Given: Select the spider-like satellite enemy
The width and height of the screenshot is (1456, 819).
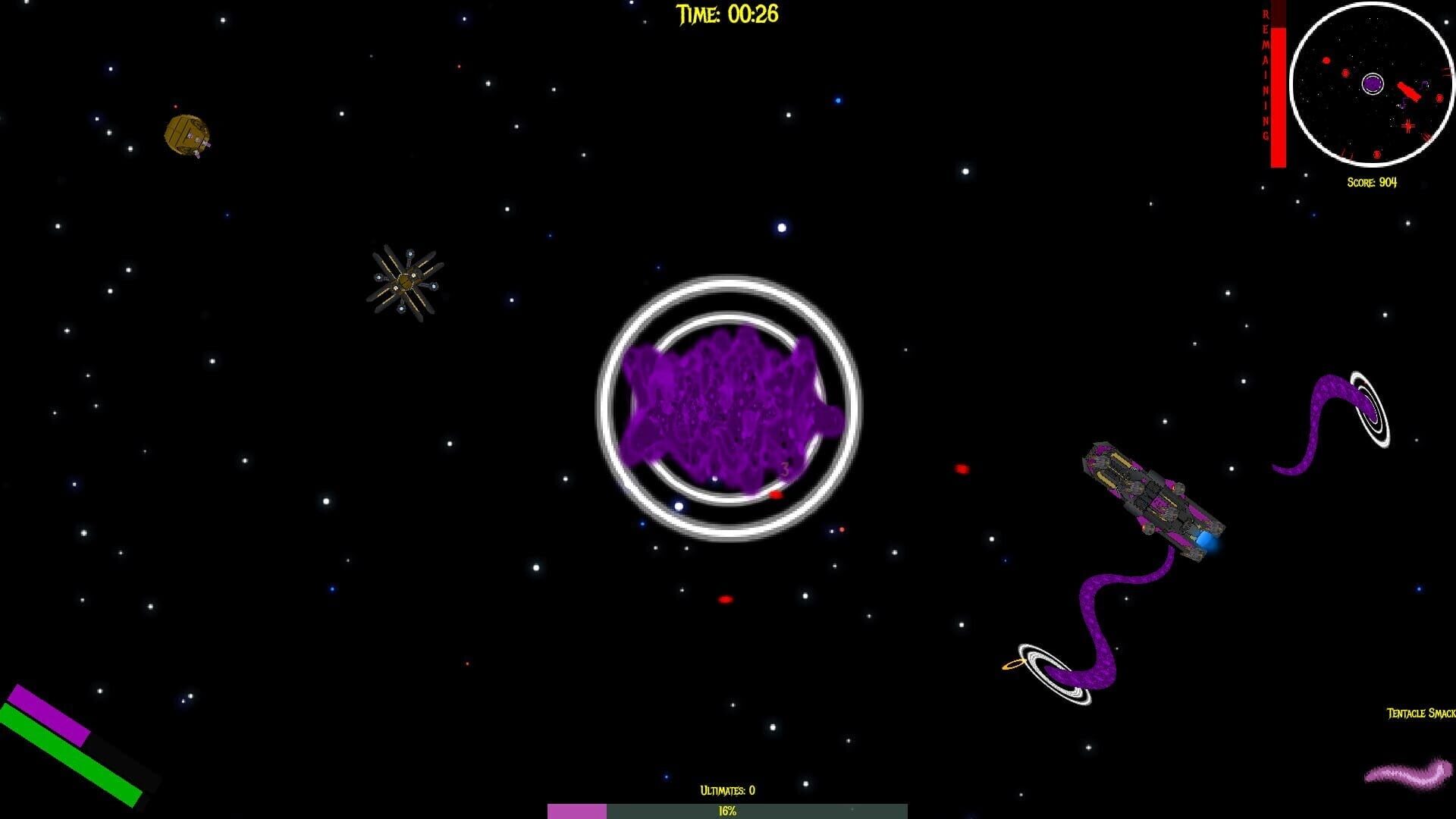Looking at the screenshot, I should [407, 282].
